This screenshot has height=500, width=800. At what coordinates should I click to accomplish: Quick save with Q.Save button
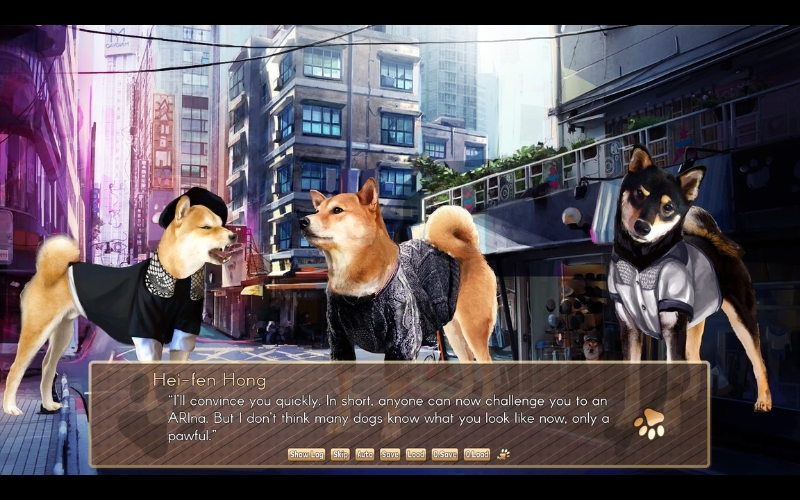(x=444, y=454)
